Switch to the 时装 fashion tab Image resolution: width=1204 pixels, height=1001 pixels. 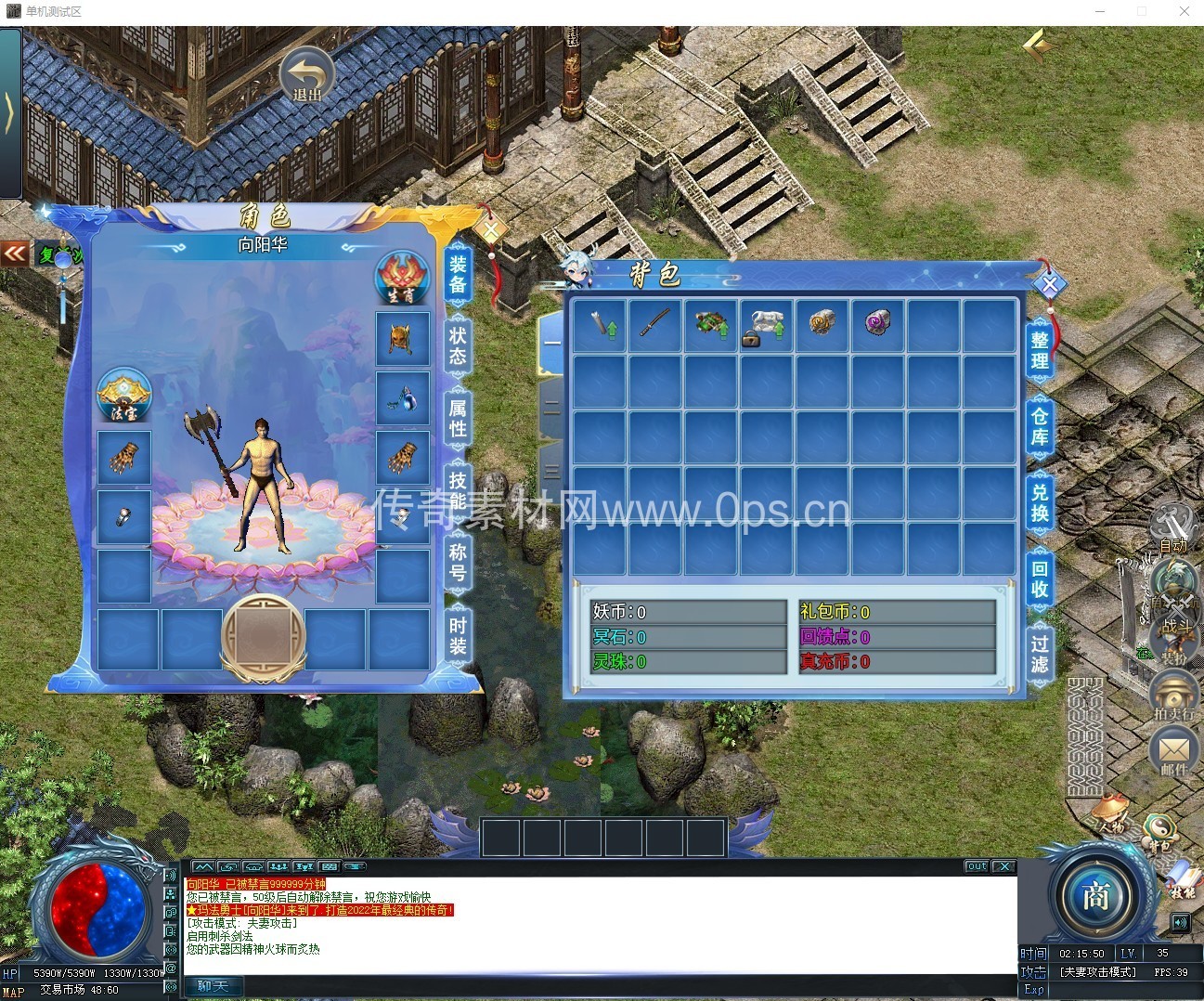coord(458,634)
